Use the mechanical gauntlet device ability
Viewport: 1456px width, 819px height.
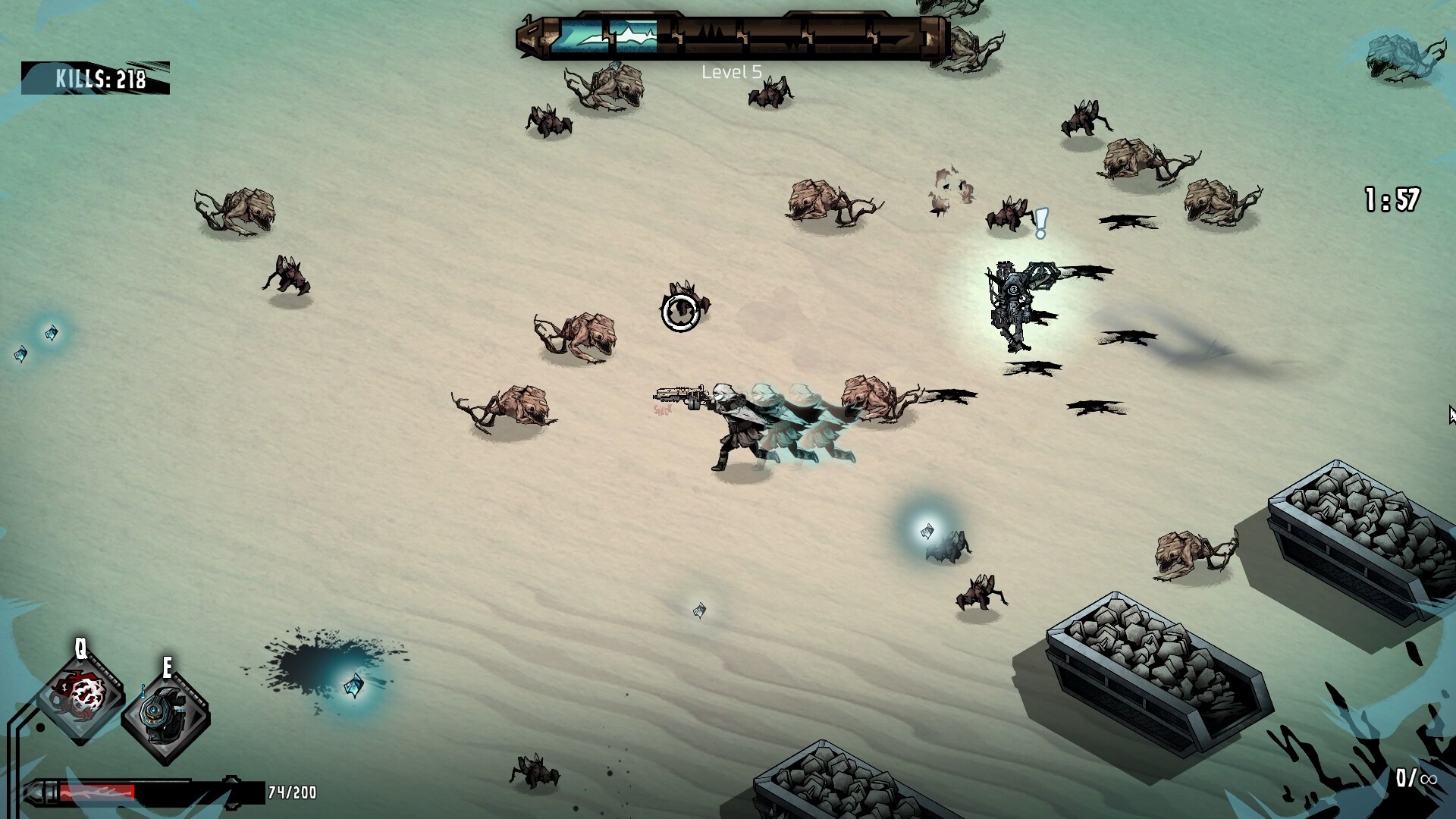click(x=165, y=714)
